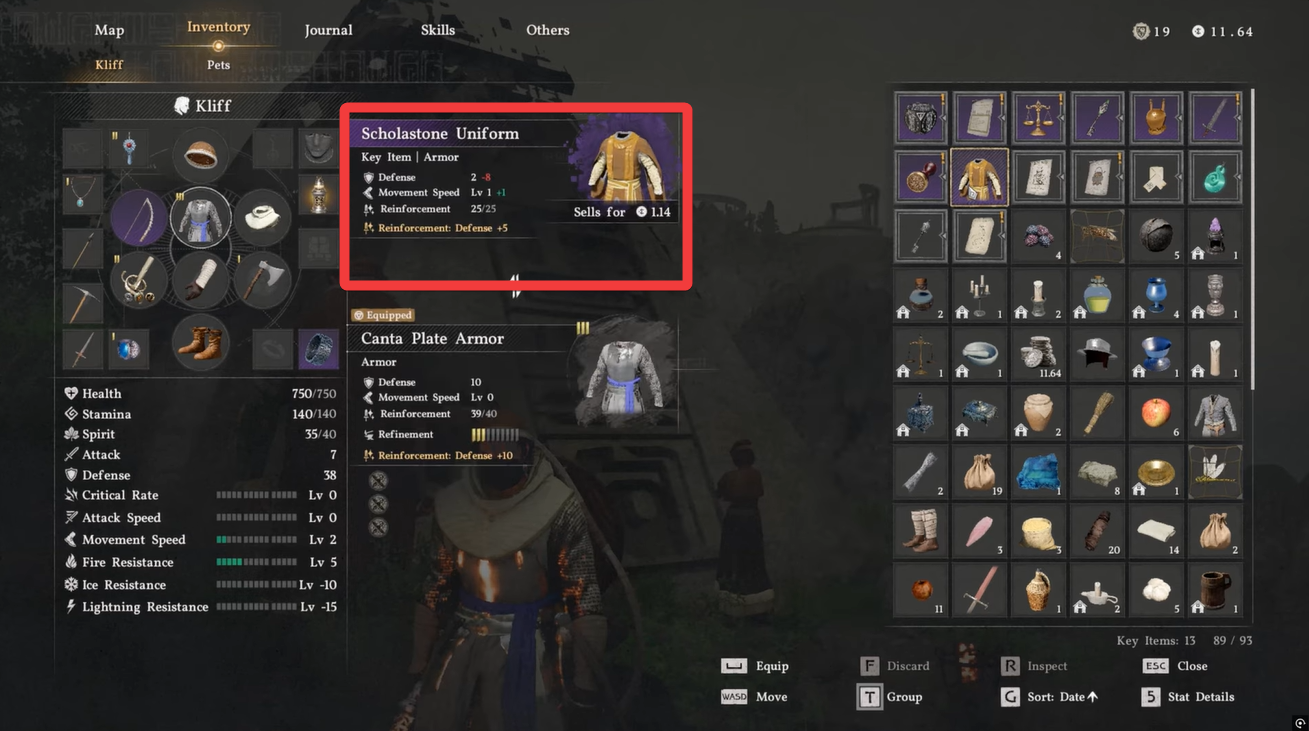Select the blue goblet item in inventory
Image resolution: width=1309 pixels, height=731 pixels.
1156,294
